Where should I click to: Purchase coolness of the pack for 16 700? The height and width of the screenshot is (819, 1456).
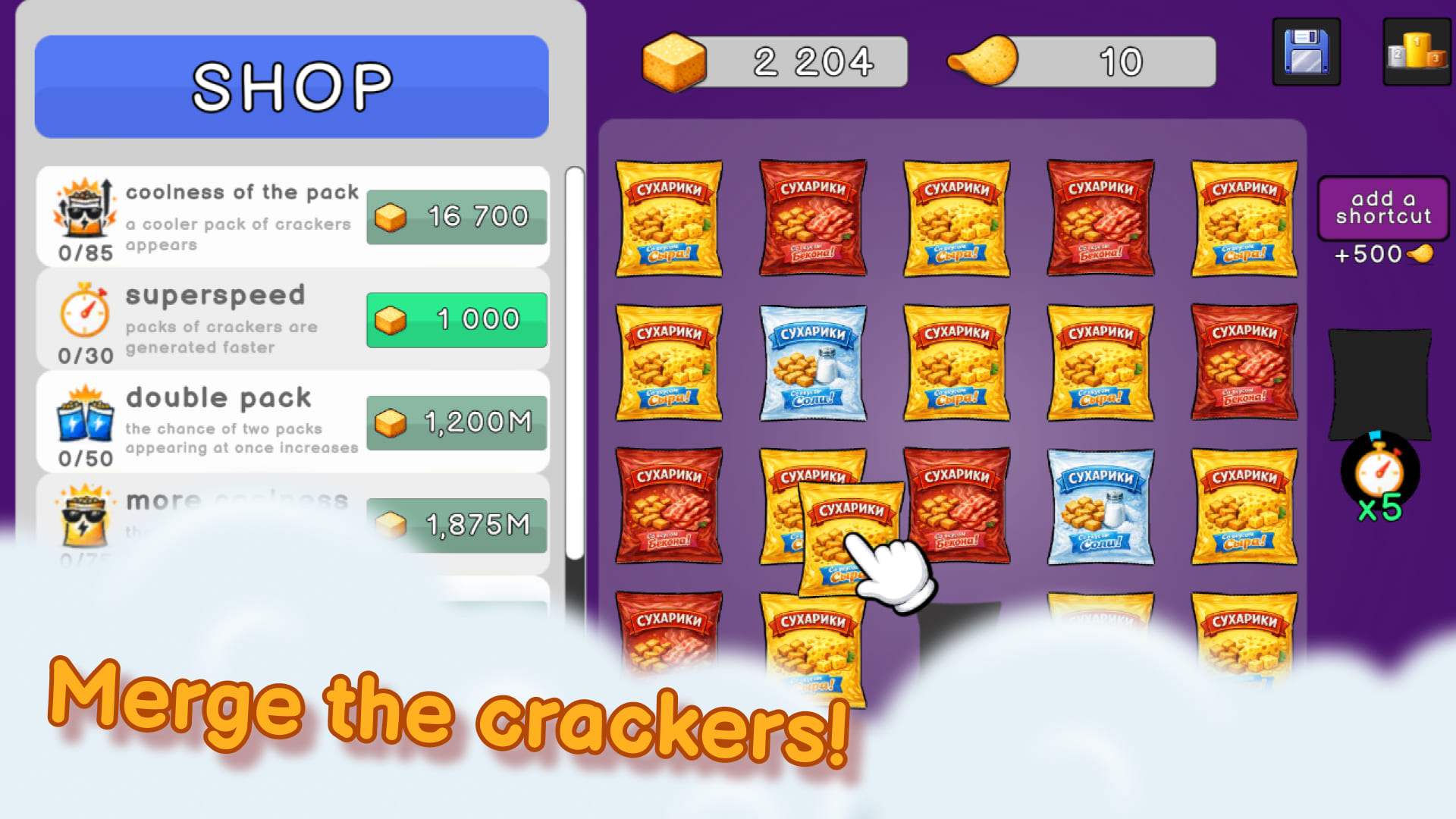(456, 217)
